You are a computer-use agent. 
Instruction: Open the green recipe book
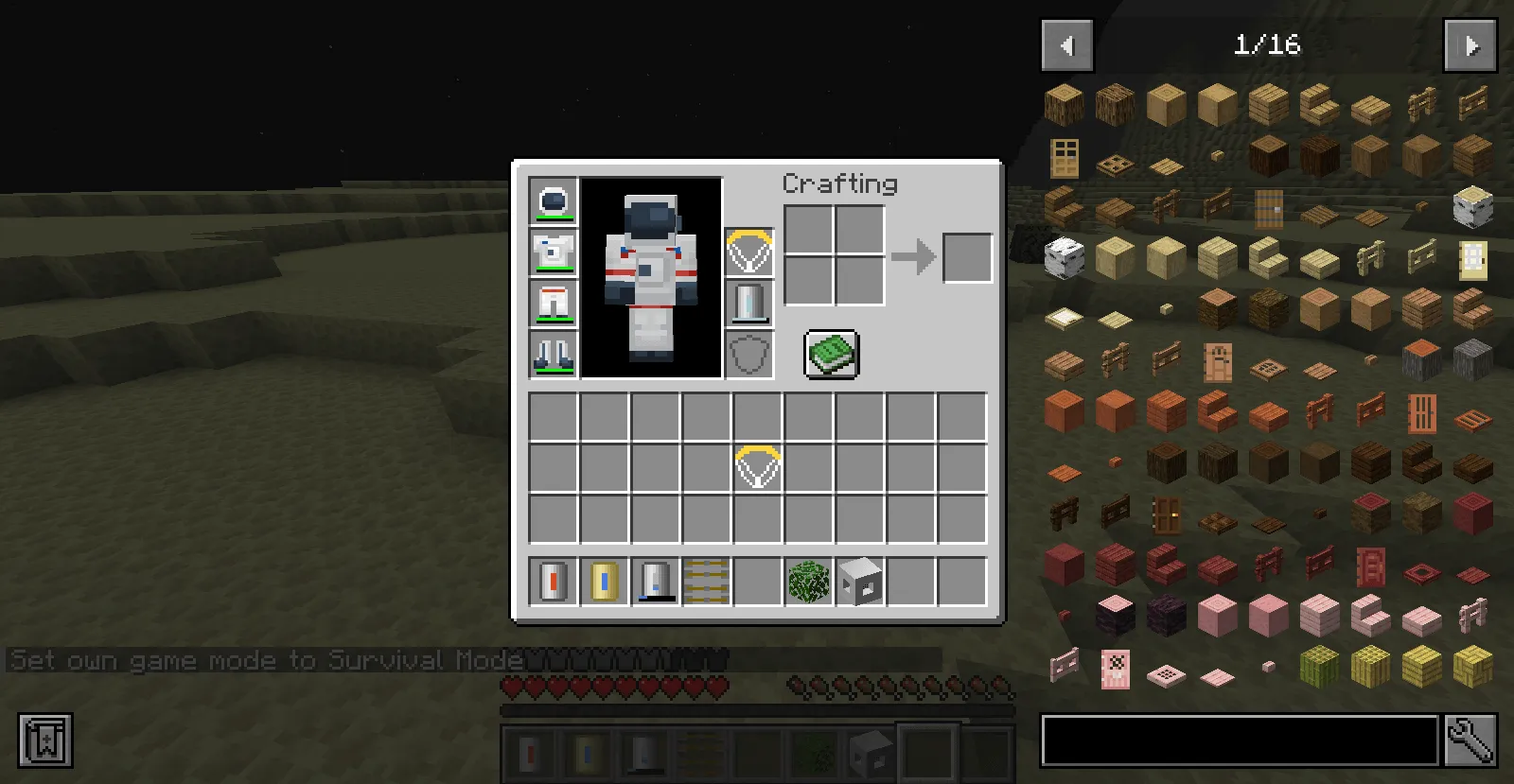tap(831, 352)
